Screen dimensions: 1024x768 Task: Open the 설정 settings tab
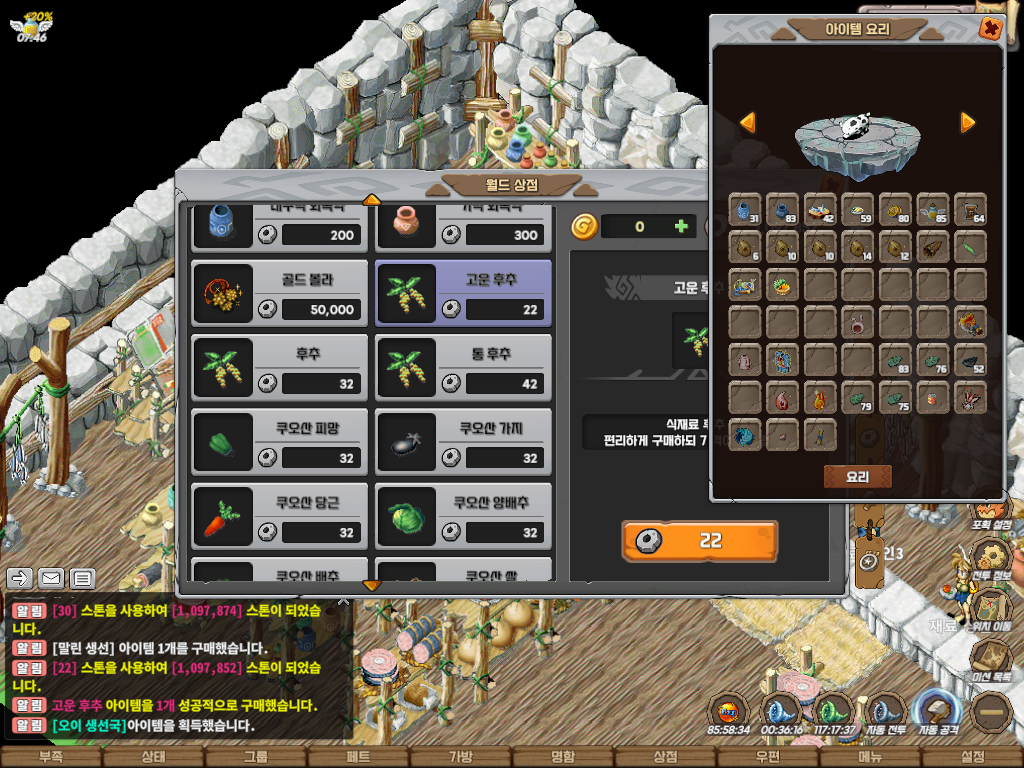coord(972,757)
